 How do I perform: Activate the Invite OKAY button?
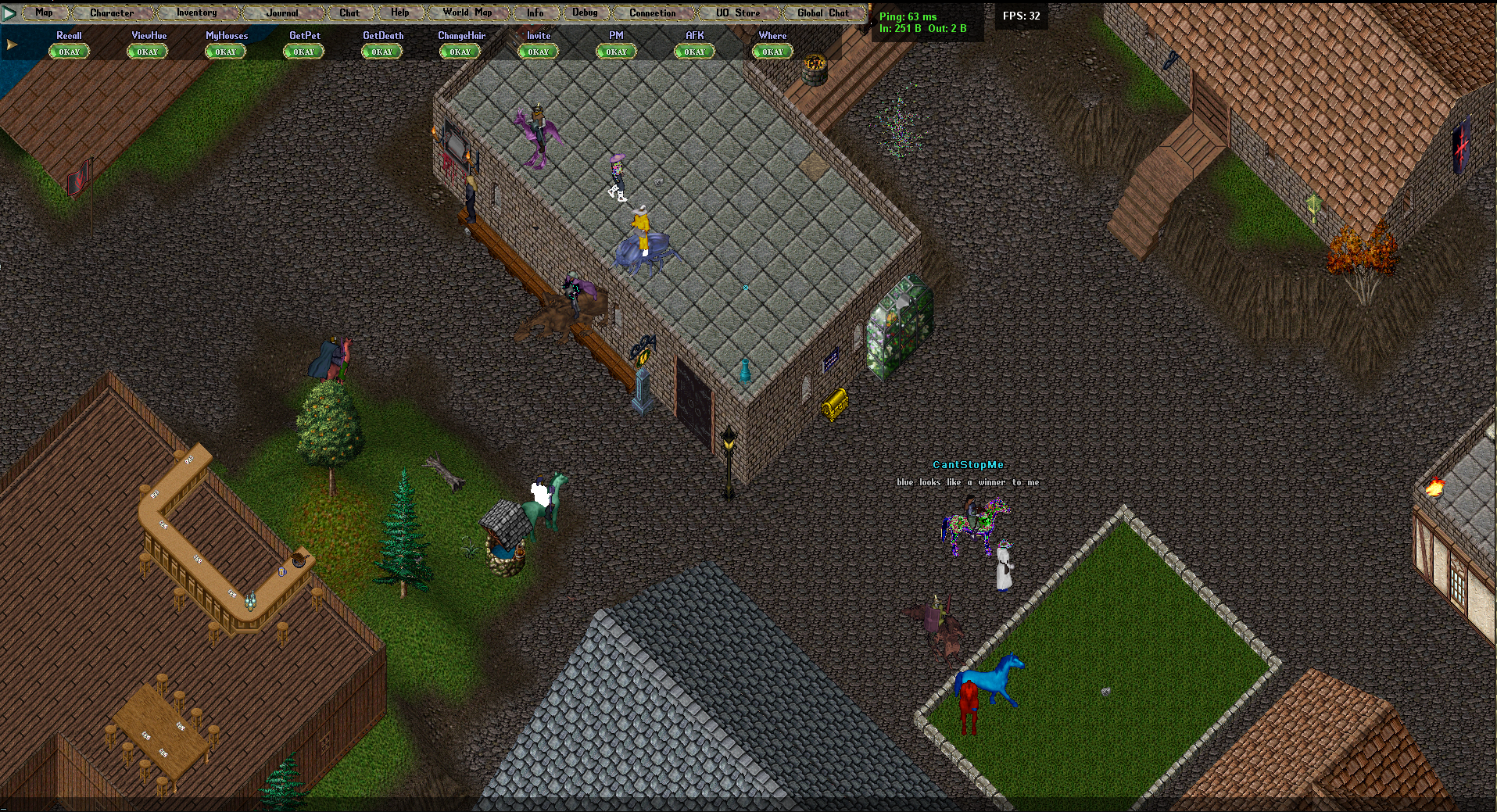click(538, 52)
